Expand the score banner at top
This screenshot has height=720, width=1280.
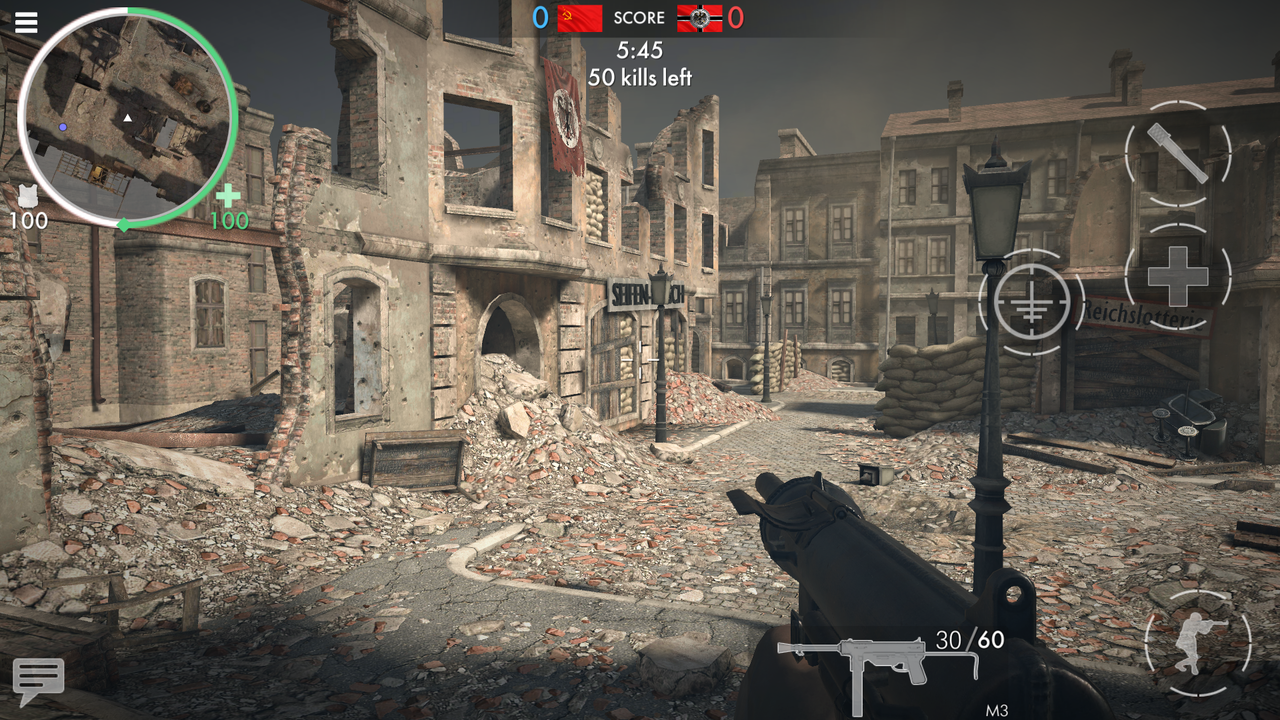pyautogui.click(x=640, y=17)
